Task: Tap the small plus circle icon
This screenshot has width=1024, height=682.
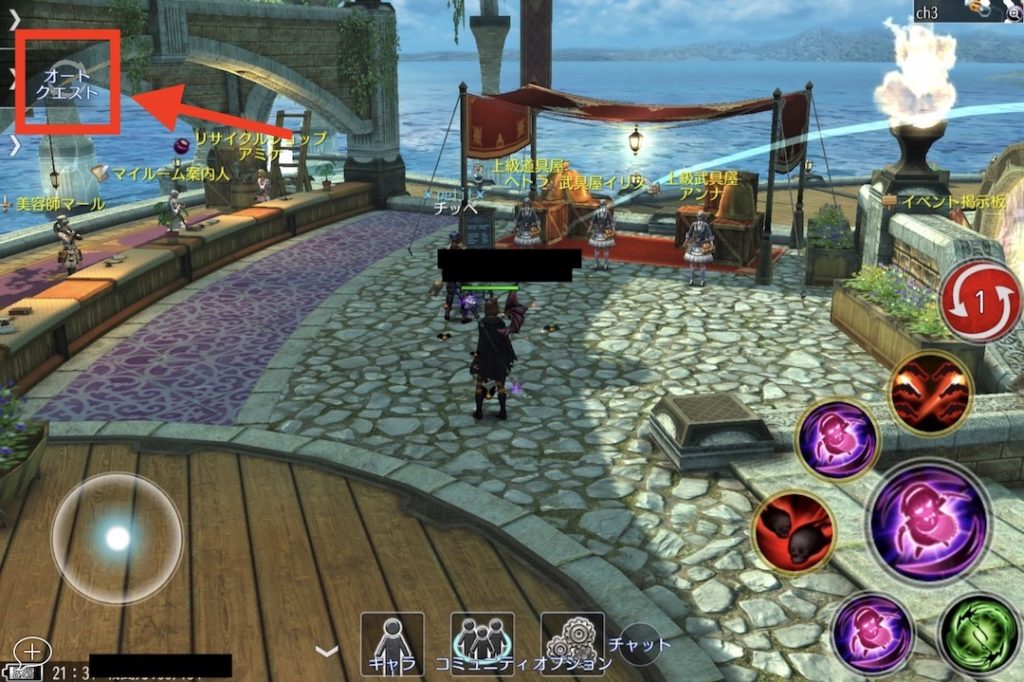Action: 32,652
